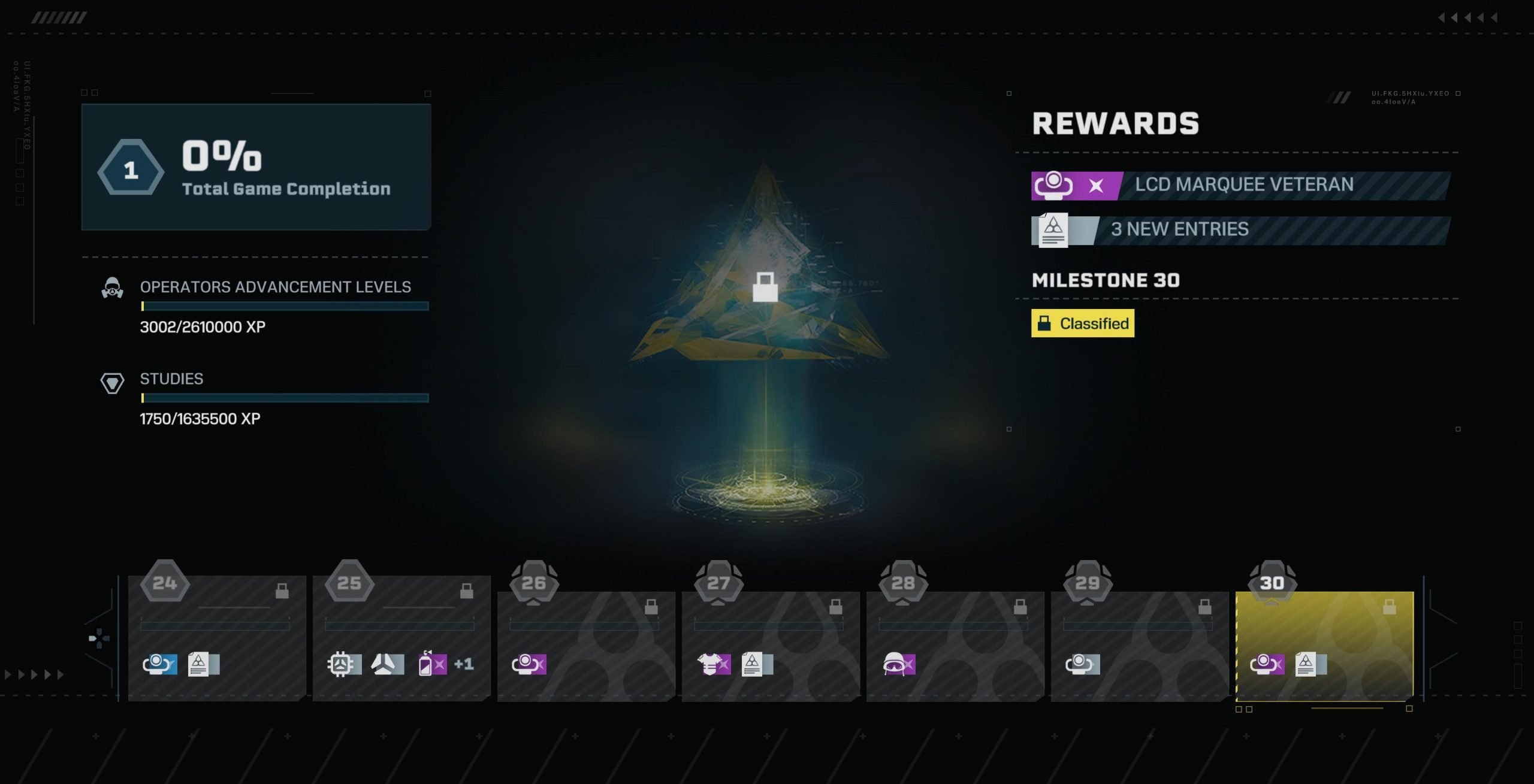Select the Studies progress entry
Viewport: 1534px width, 784px height.
[x=276, y=398]
